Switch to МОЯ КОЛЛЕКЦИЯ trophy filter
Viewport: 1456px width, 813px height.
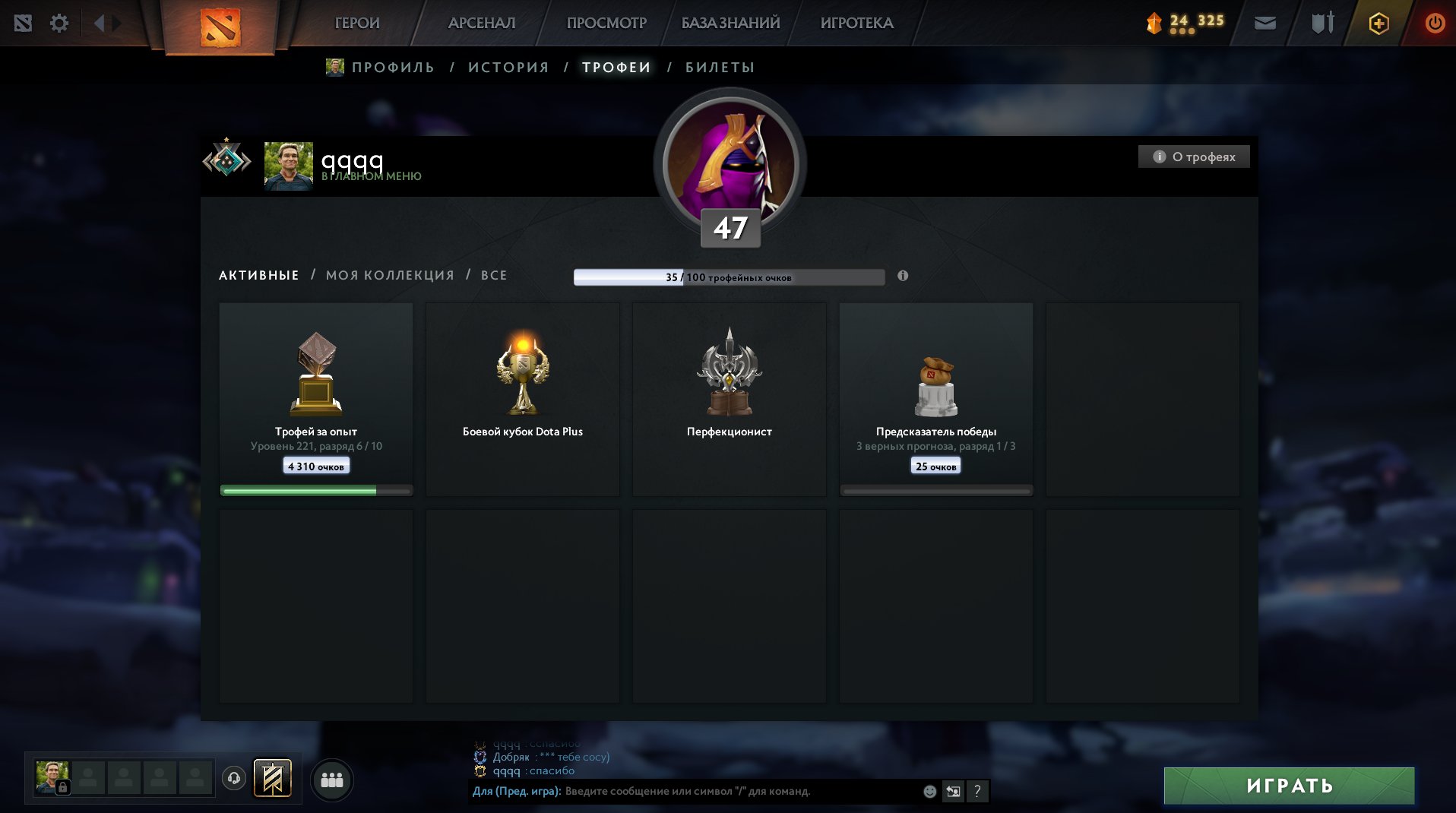click(x=389, y=275)
